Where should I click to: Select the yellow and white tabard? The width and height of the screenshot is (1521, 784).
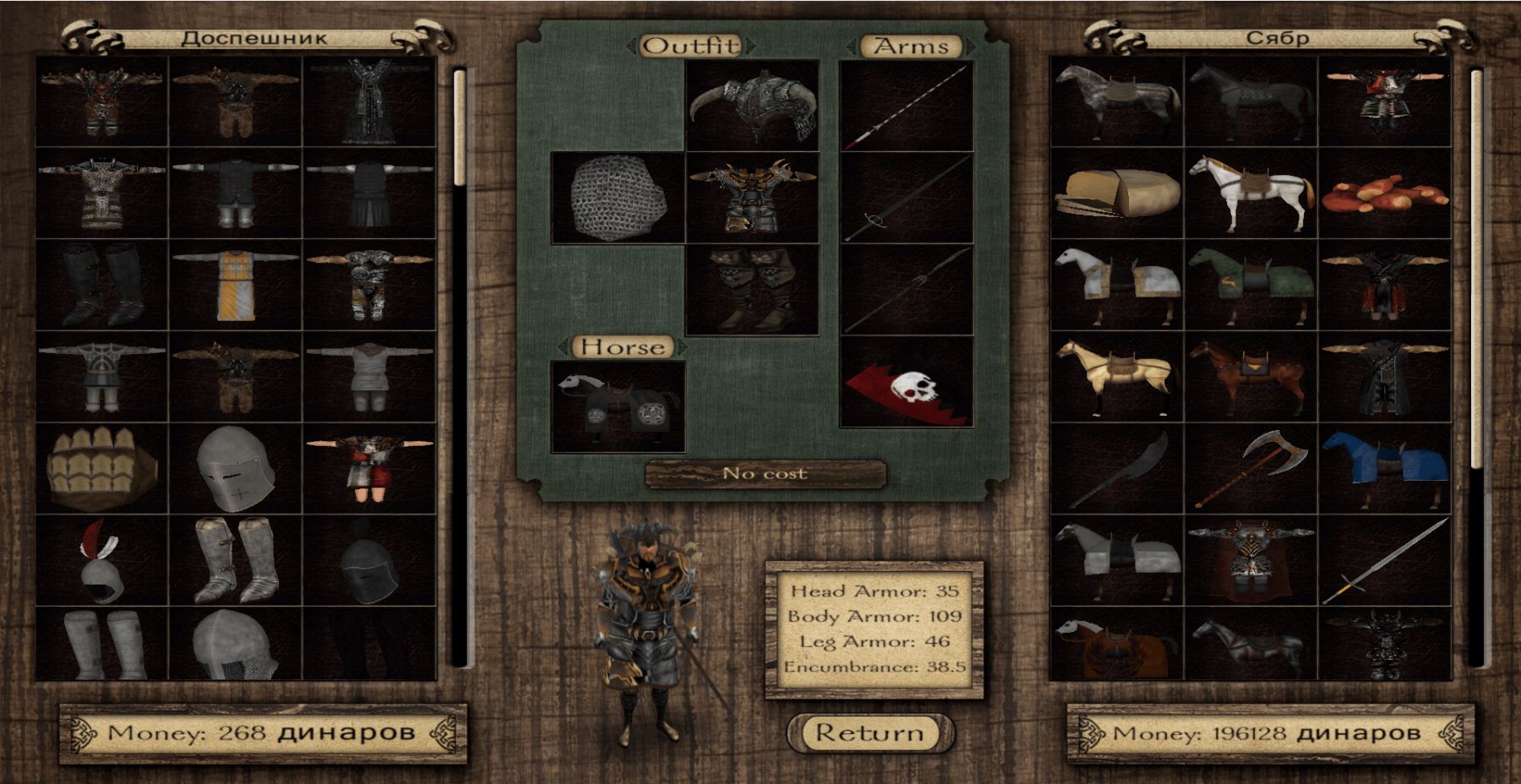point(236,285)
